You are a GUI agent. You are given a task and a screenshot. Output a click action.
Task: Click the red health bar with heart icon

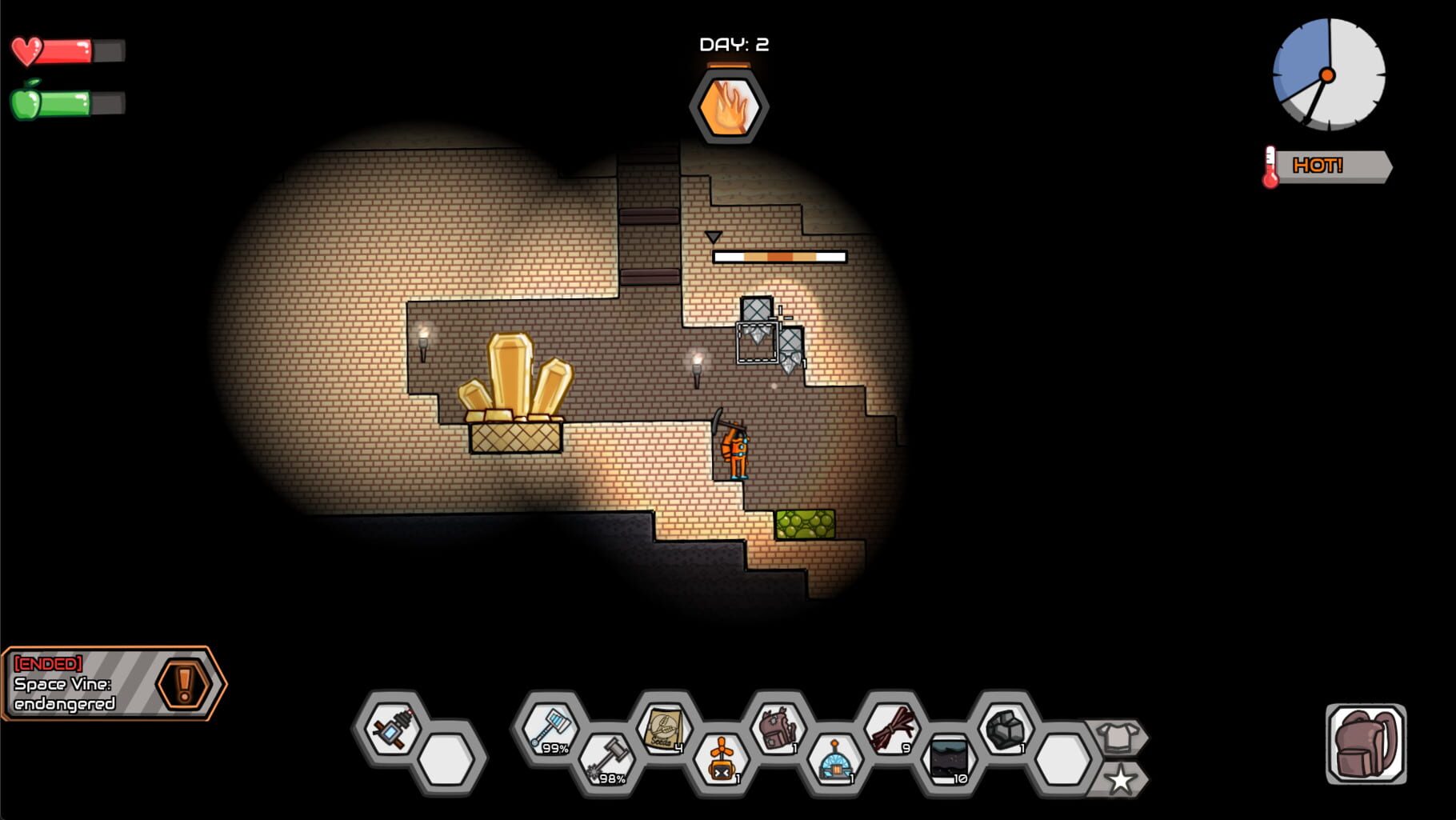point(68,50)
